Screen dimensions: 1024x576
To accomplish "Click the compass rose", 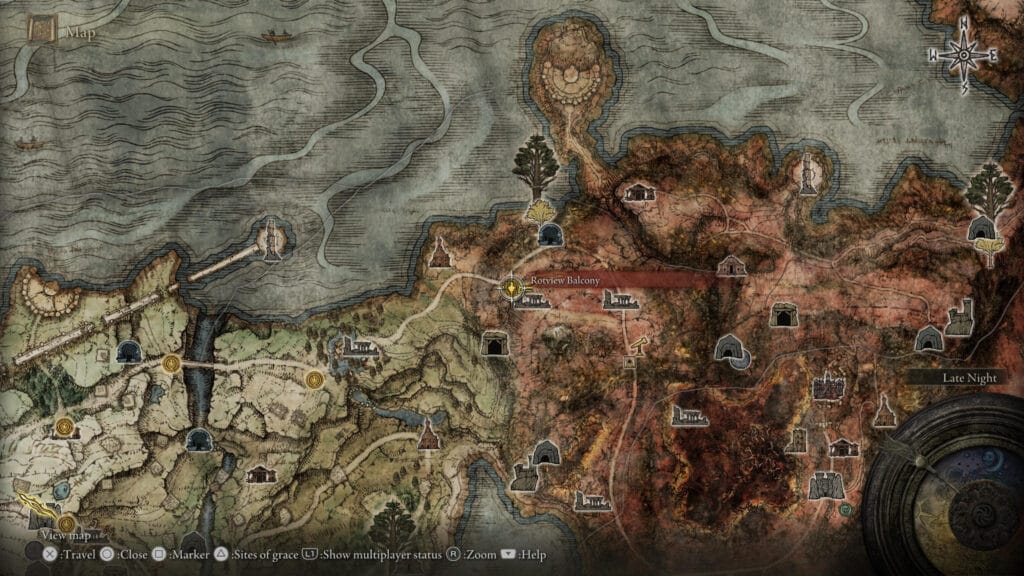I will 964,56.
